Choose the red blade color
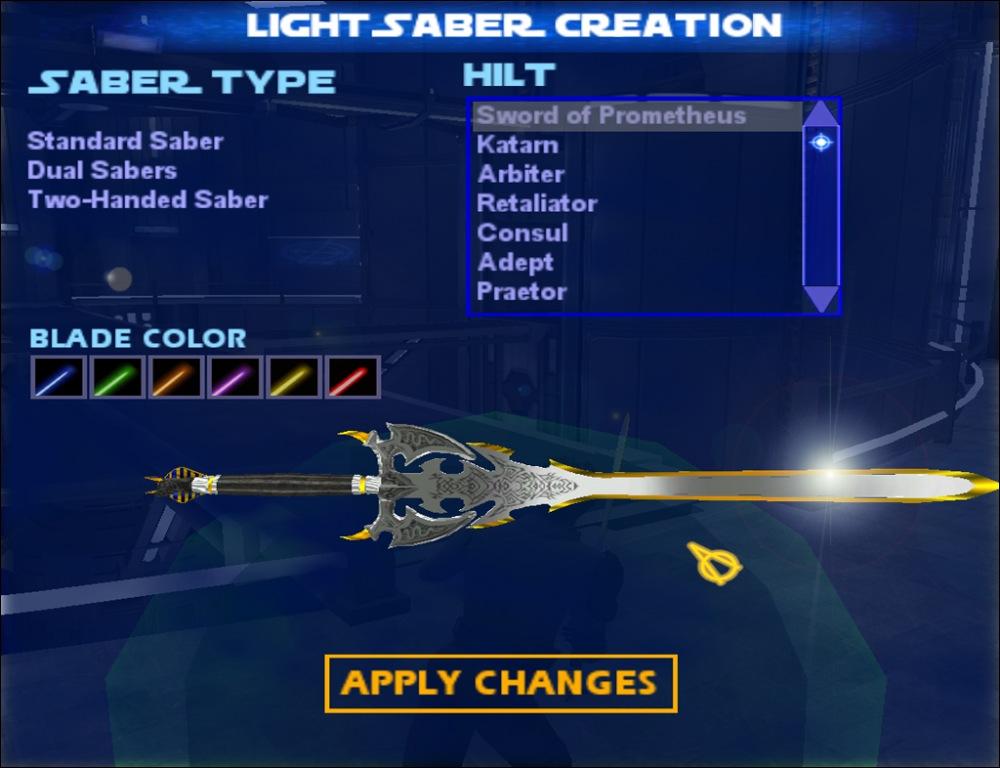Viewport: 1000px width, 768px height. (353, 378)
